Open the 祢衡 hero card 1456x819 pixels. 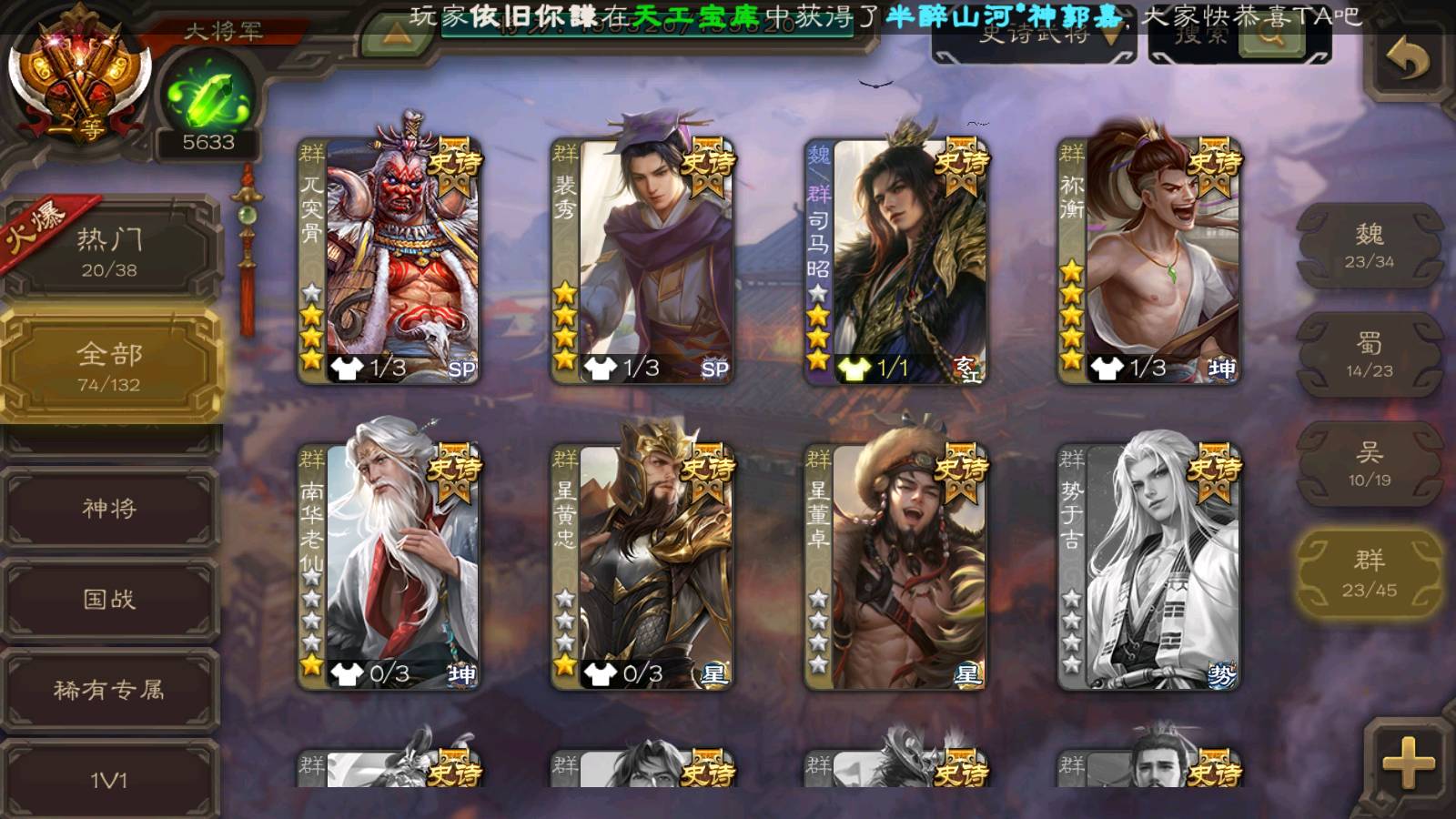click(1148, 260)
